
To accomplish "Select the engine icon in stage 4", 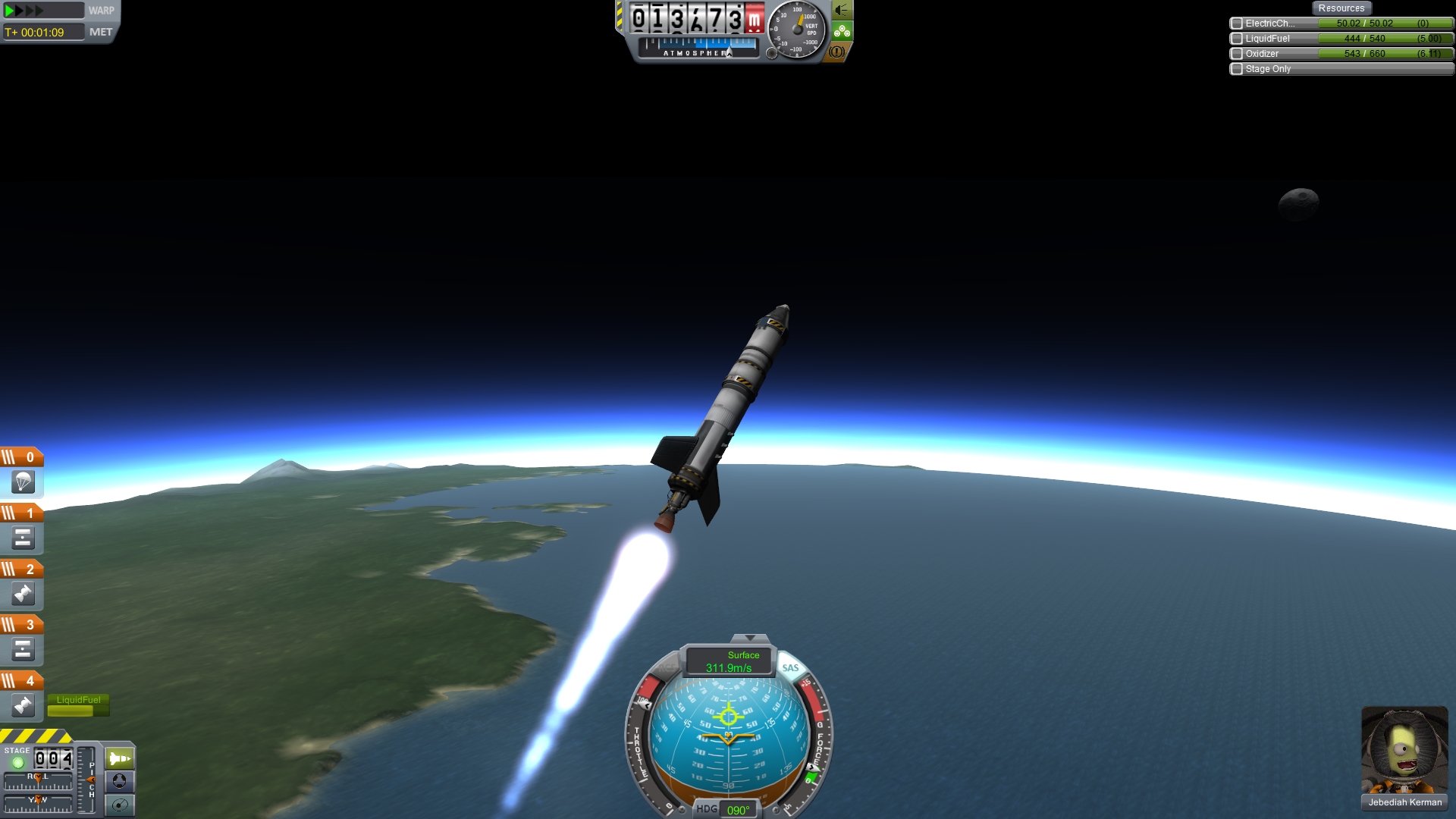I will coord(23,706).
